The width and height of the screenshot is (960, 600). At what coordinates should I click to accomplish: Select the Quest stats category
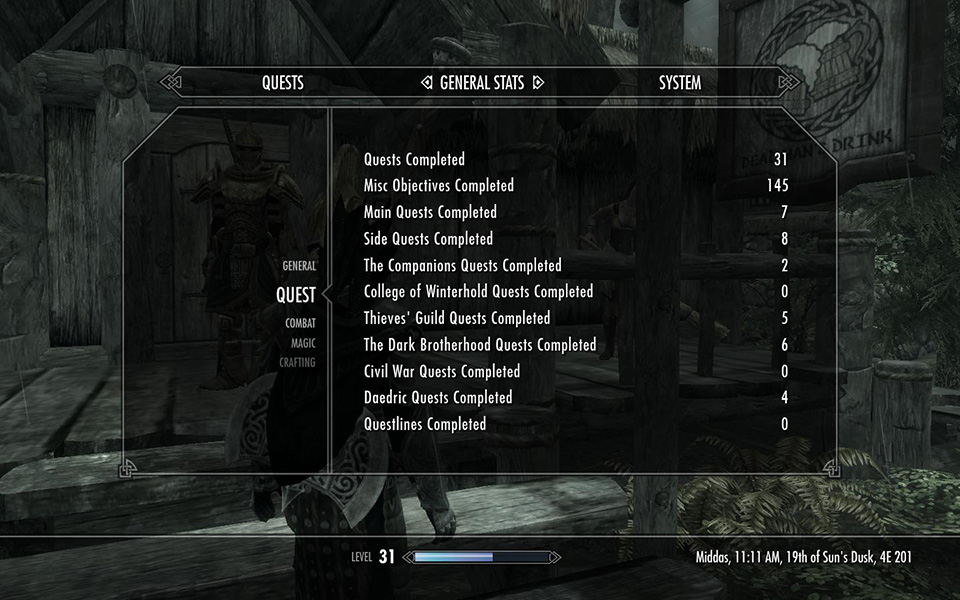[x=295, y=295]
